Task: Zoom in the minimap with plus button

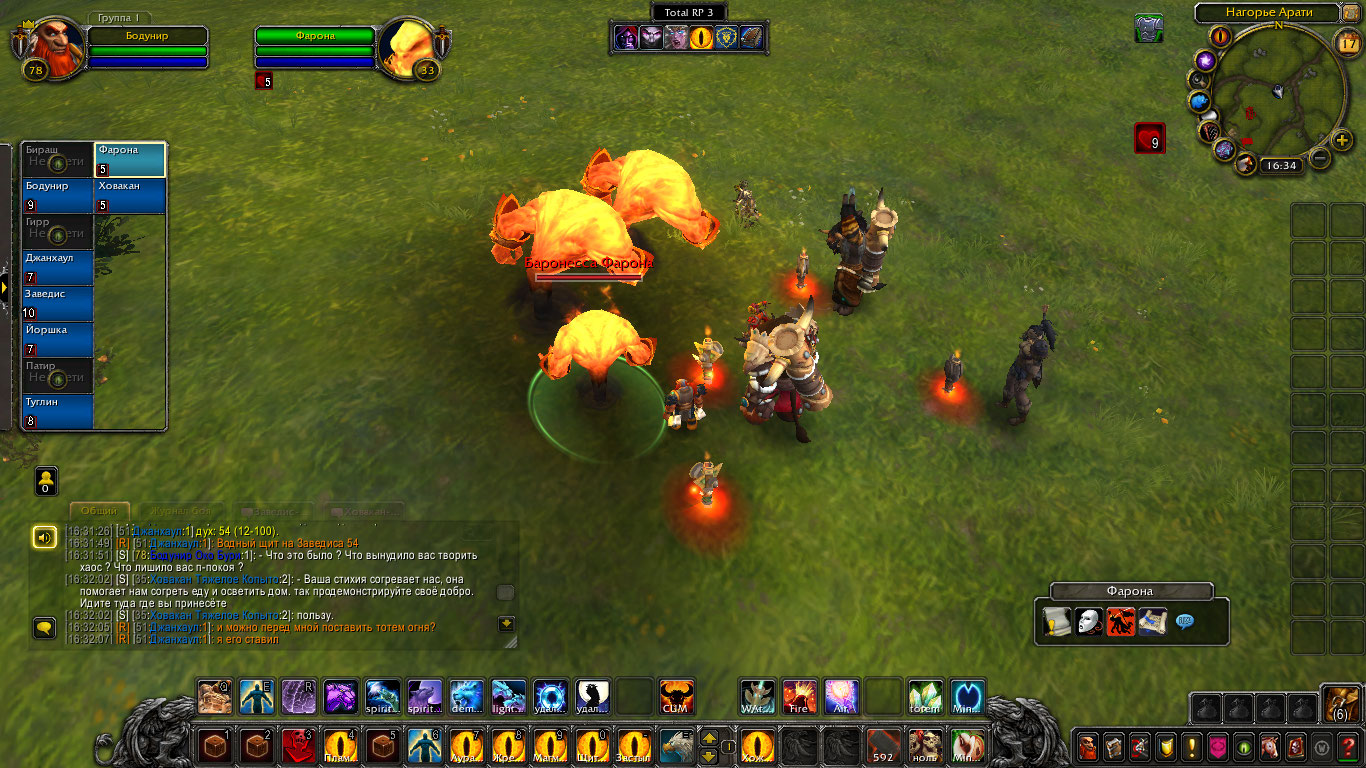Action: (x=1341, y=138)
